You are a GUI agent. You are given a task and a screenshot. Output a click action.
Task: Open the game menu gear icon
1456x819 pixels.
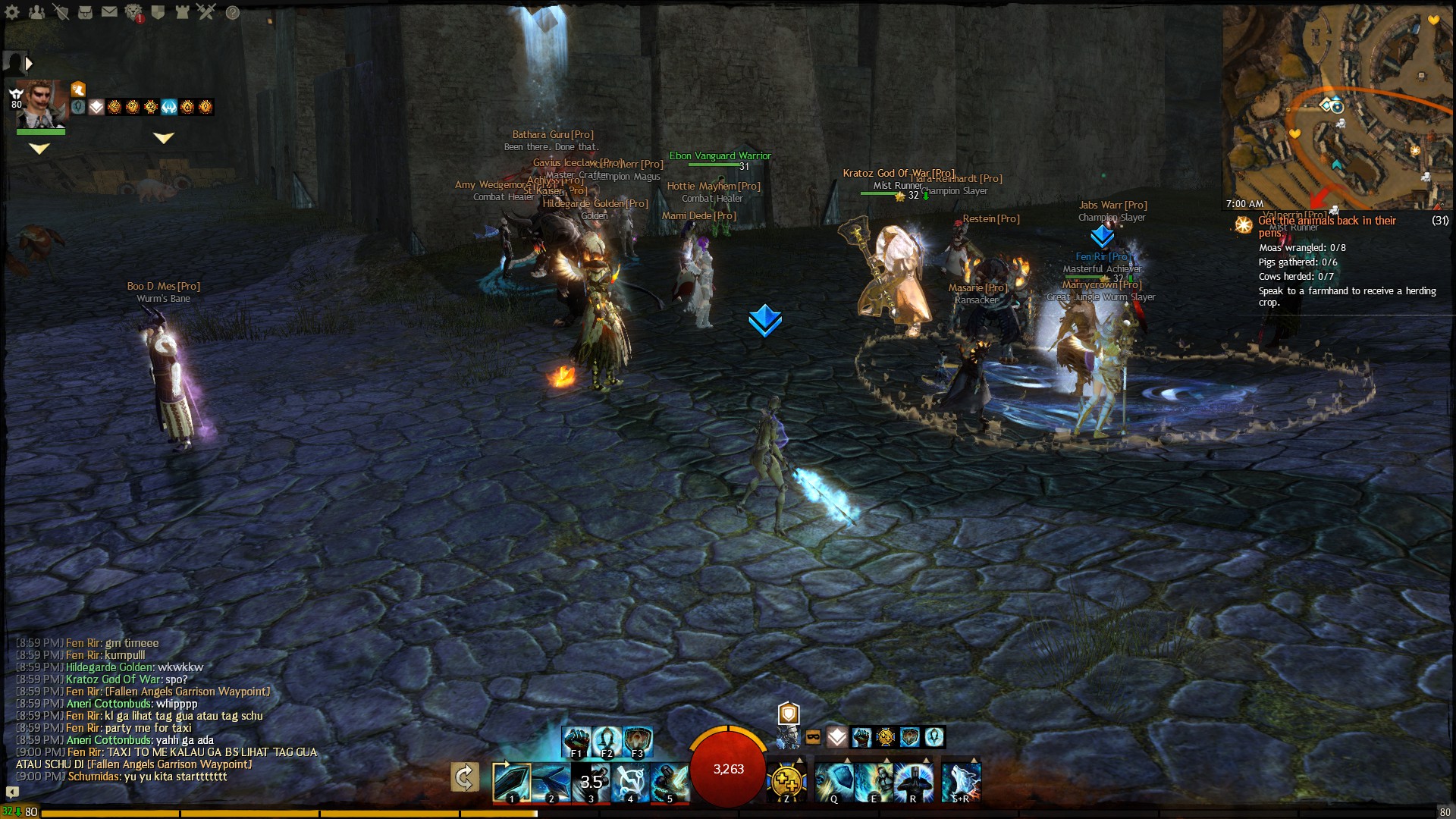click(x=12, y=12)
